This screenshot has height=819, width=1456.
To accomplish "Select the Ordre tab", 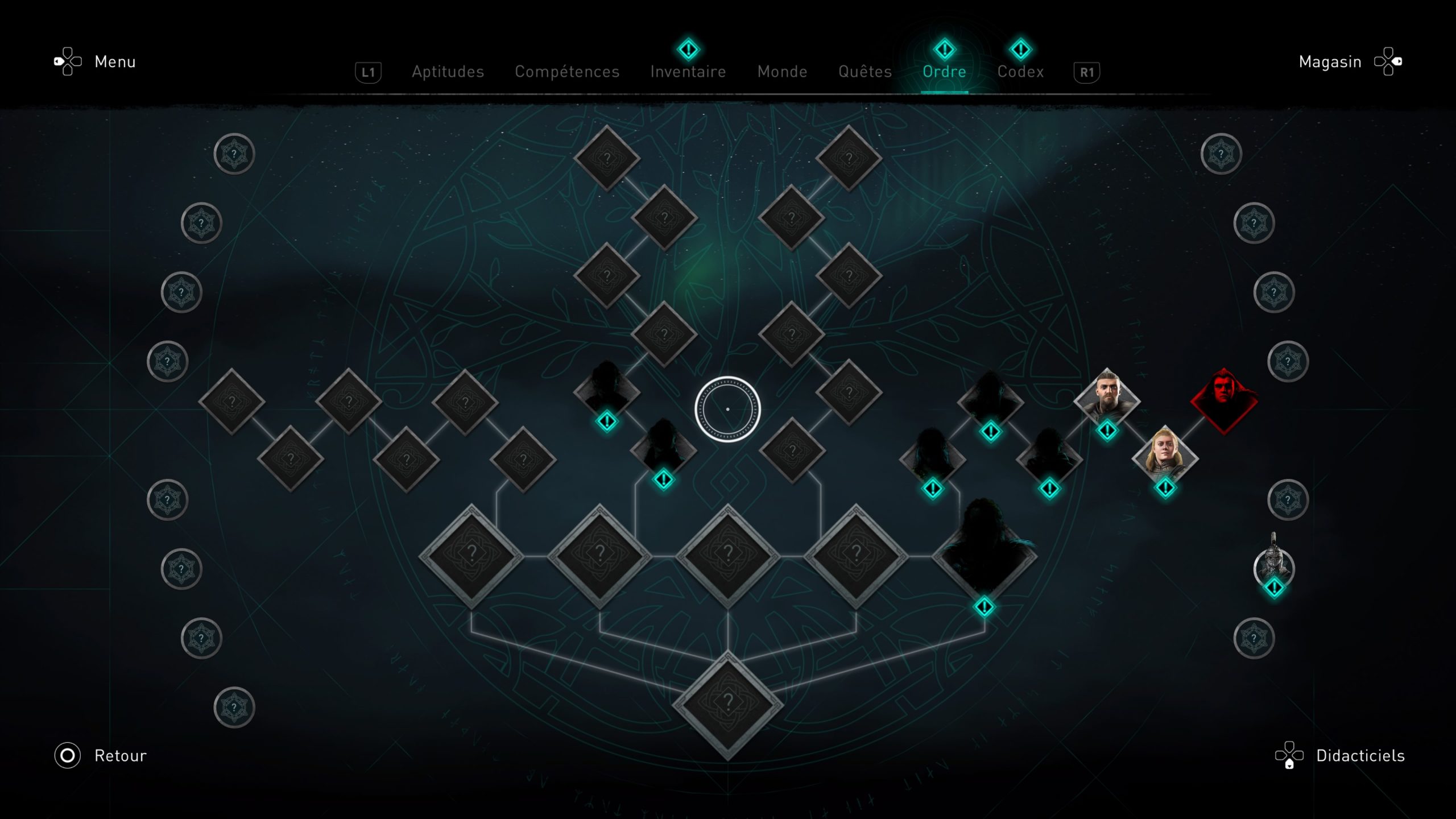I will point(944,72).
